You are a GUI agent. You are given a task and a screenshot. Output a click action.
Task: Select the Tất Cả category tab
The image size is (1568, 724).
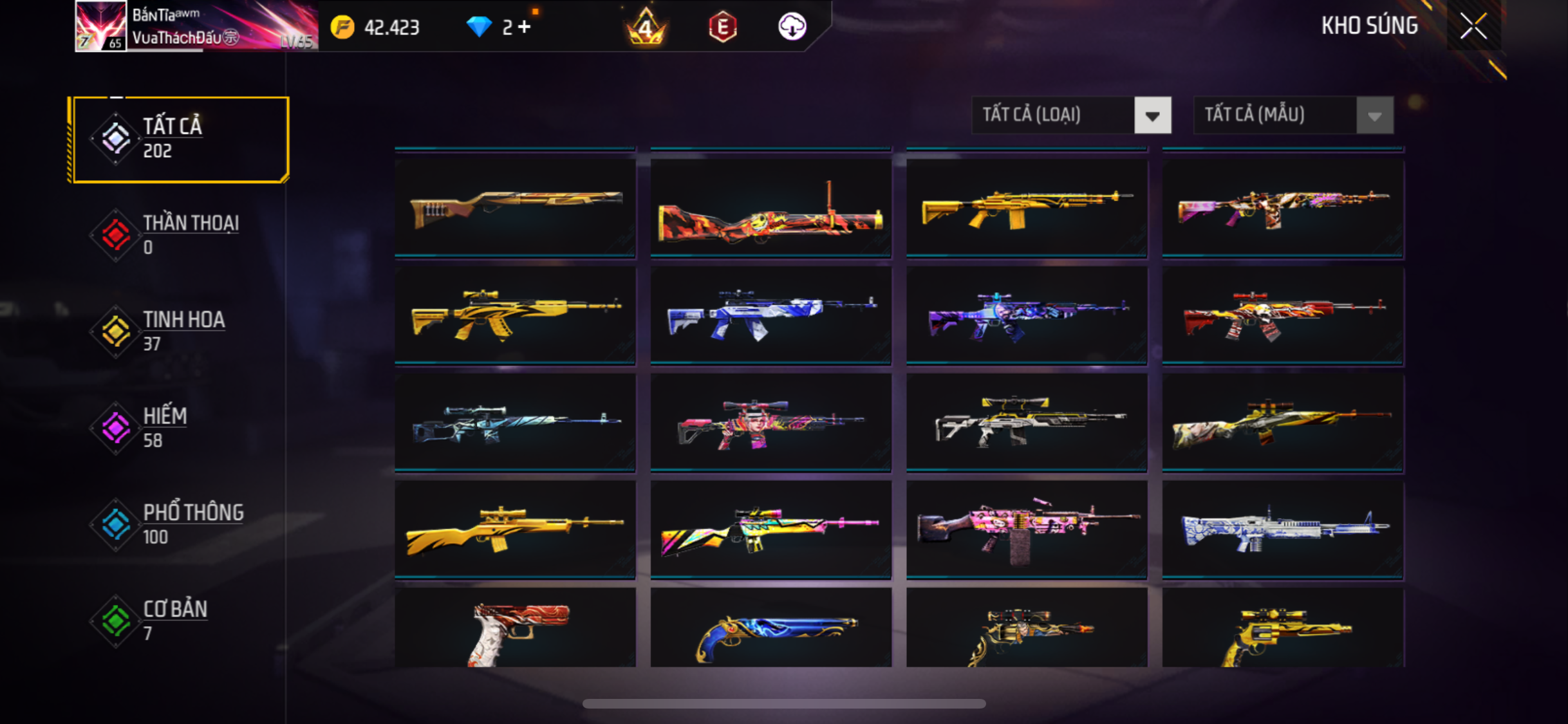181,139
